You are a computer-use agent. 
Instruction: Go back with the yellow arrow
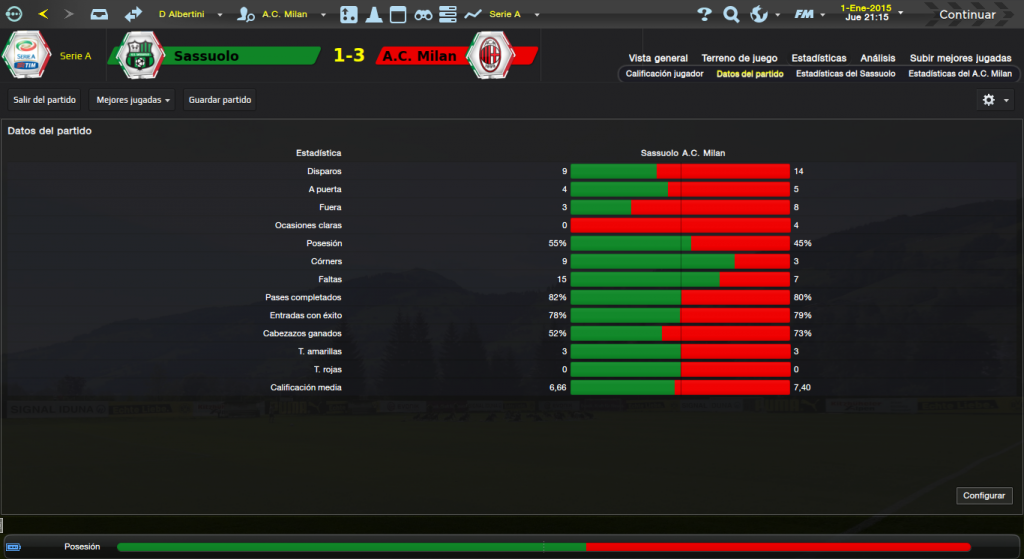tap(43, 14)
